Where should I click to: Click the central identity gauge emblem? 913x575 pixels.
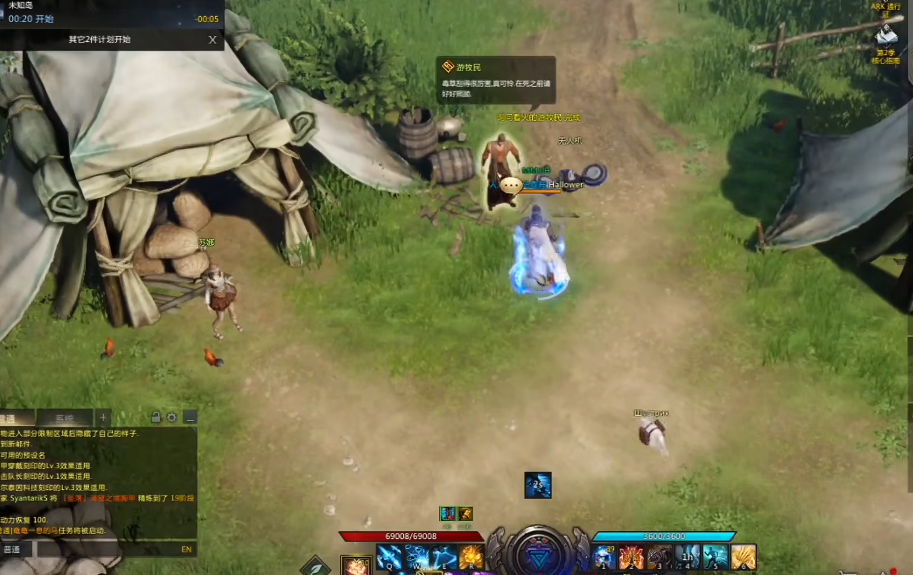coord(538,552)
